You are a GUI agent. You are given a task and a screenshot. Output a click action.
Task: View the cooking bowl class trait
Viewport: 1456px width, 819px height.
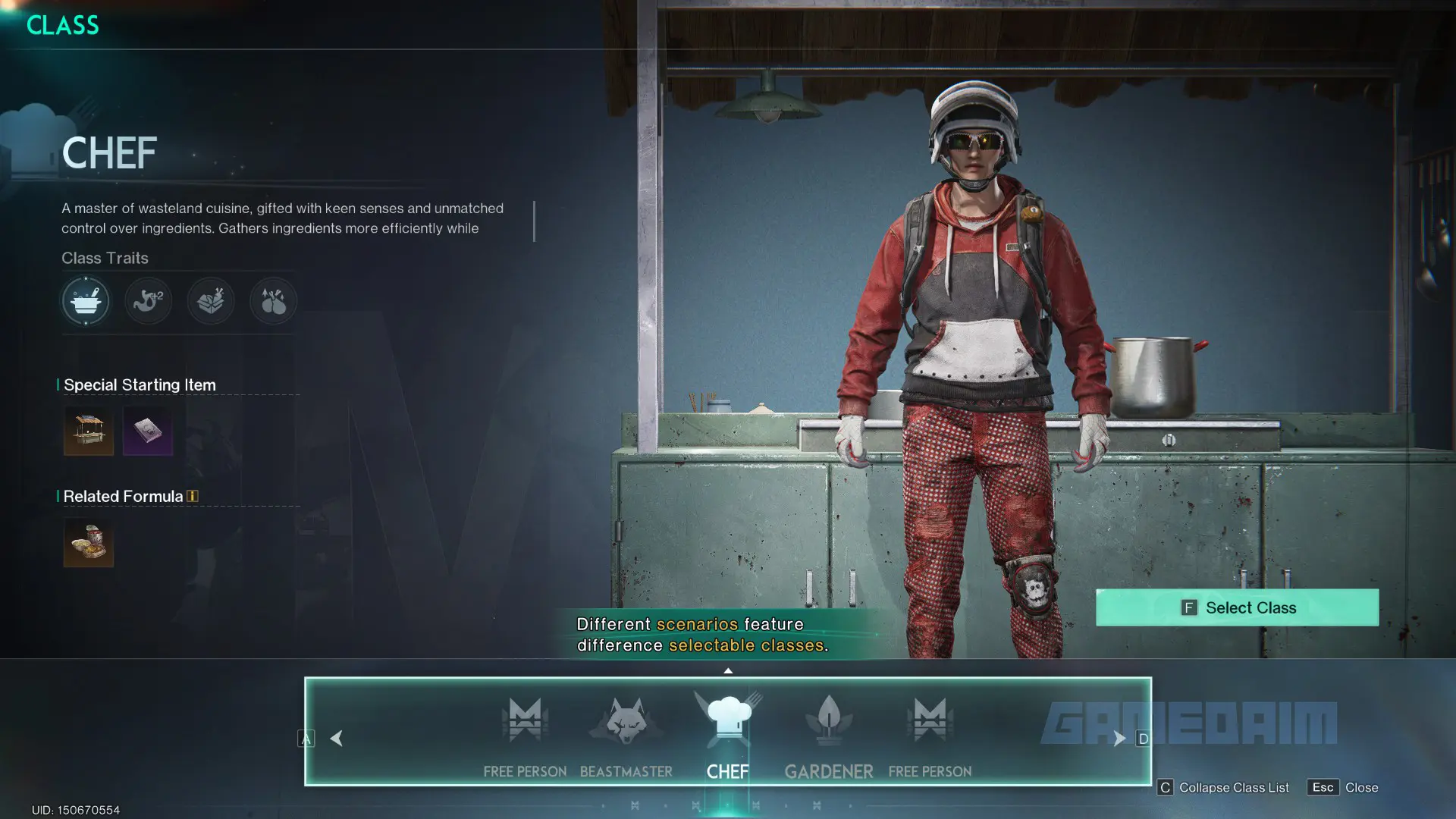(86, 301)
